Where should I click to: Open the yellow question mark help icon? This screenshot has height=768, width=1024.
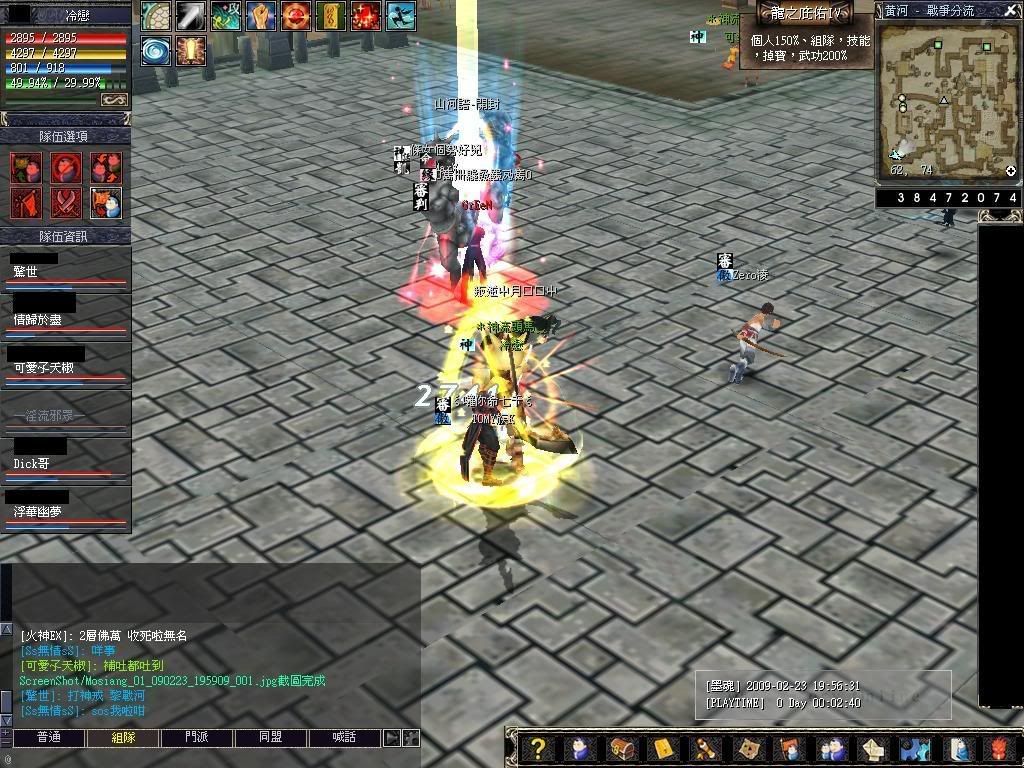(538, 749)
